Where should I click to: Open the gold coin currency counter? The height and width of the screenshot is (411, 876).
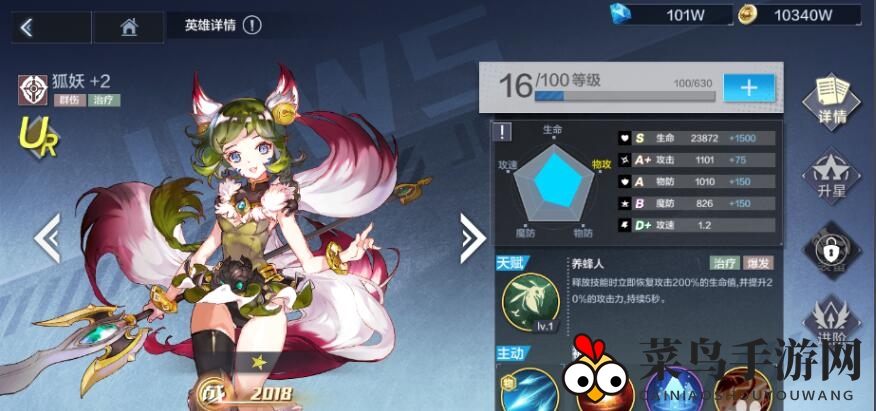pos(798,14)
